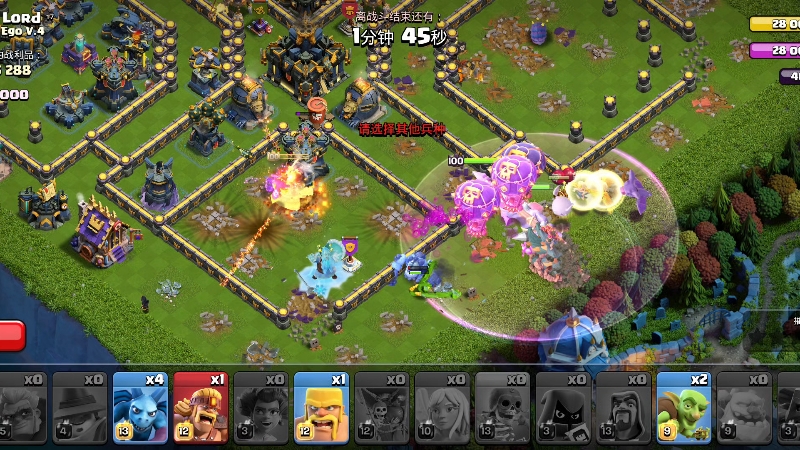Choose the Super Barbarian troop card

(201, 407)
